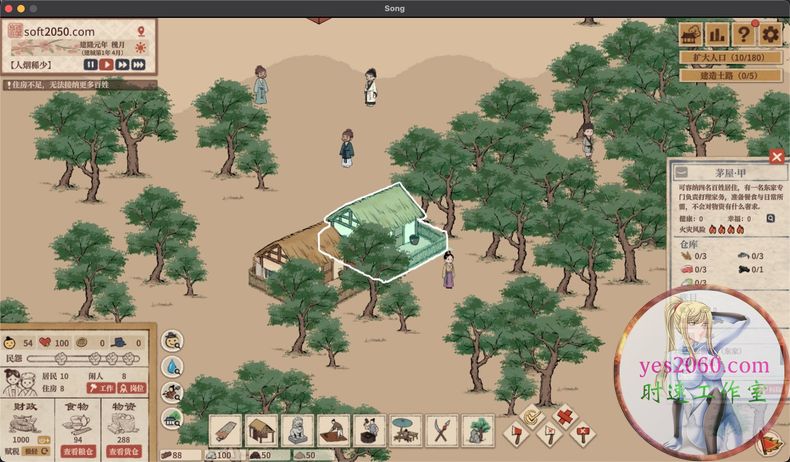The height and width of the screenshot is (462, 790).
Task: Close the 茅屋·甲 info panel
Action: click(777, 156)
